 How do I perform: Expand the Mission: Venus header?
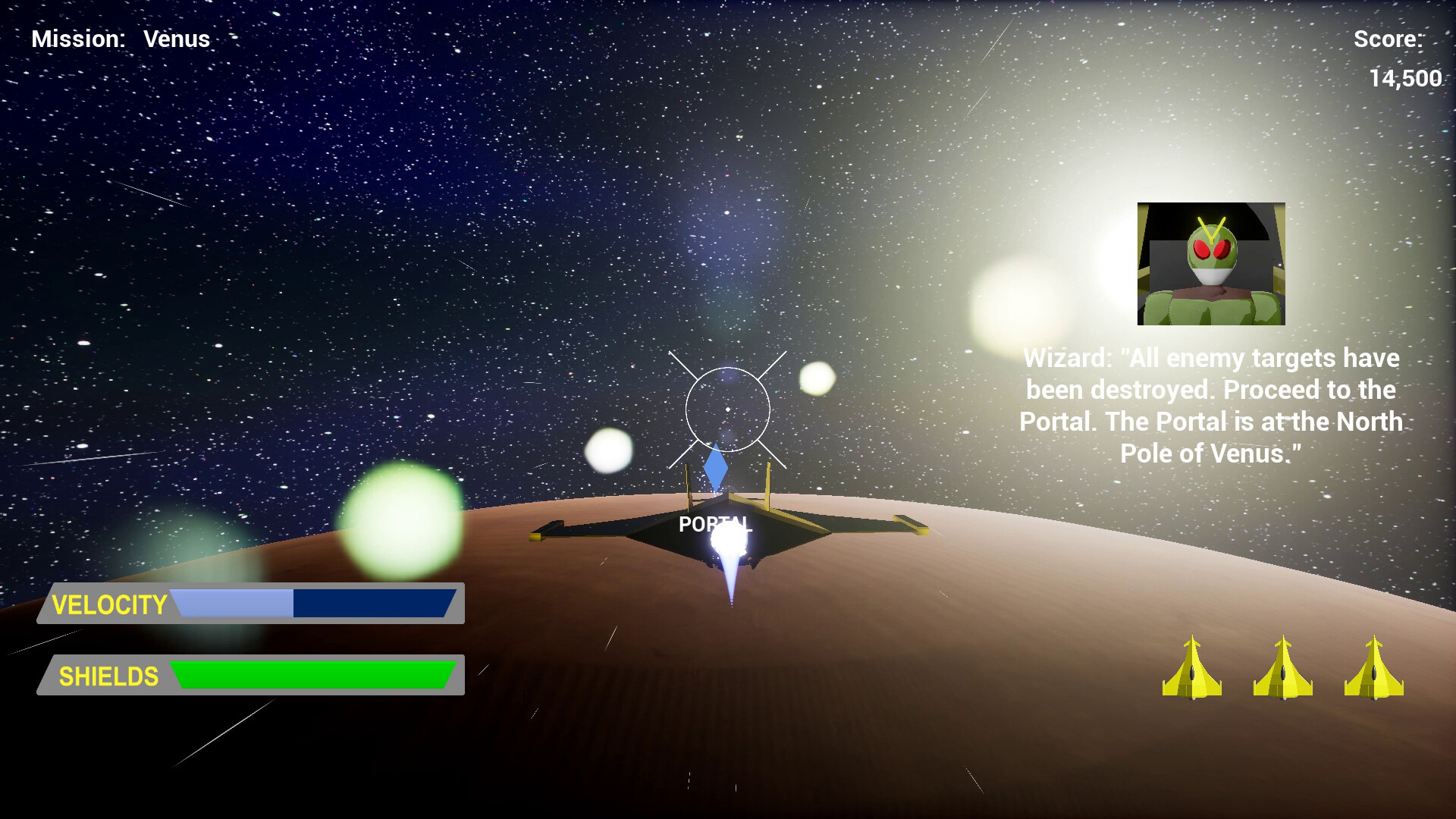[x=121, y=38]
